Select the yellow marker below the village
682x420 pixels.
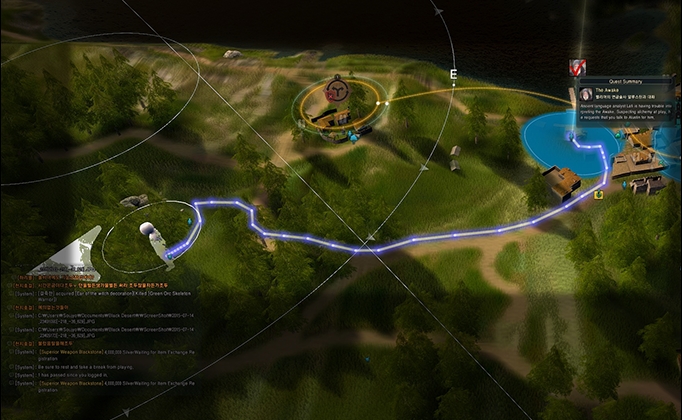coord(598,195)
